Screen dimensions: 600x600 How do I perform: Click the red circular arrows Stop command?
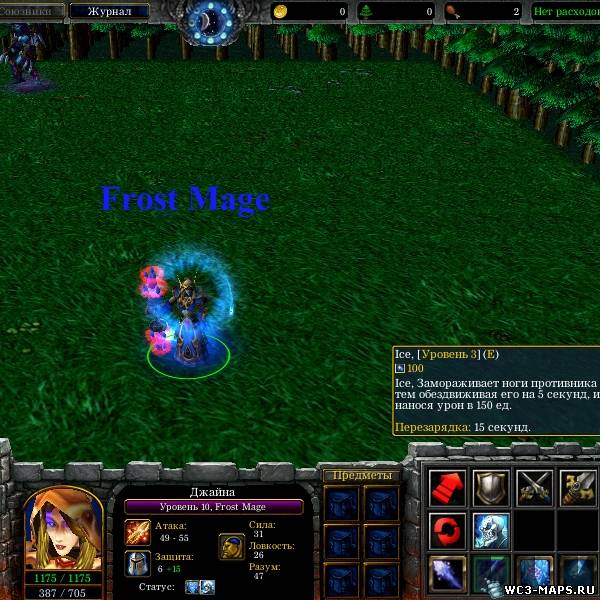(x=447, y=531)
